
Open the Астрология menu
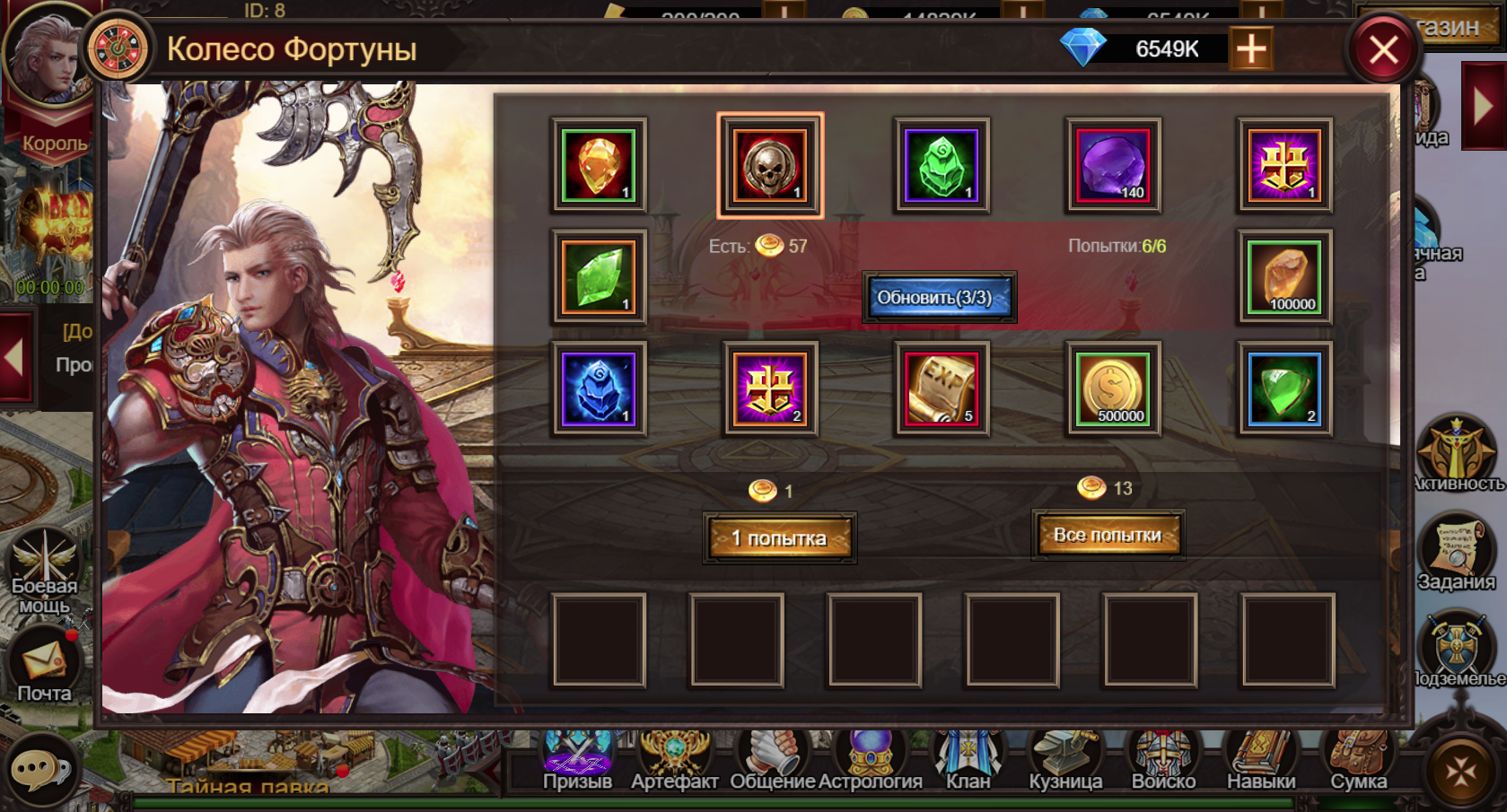(870, 758)
